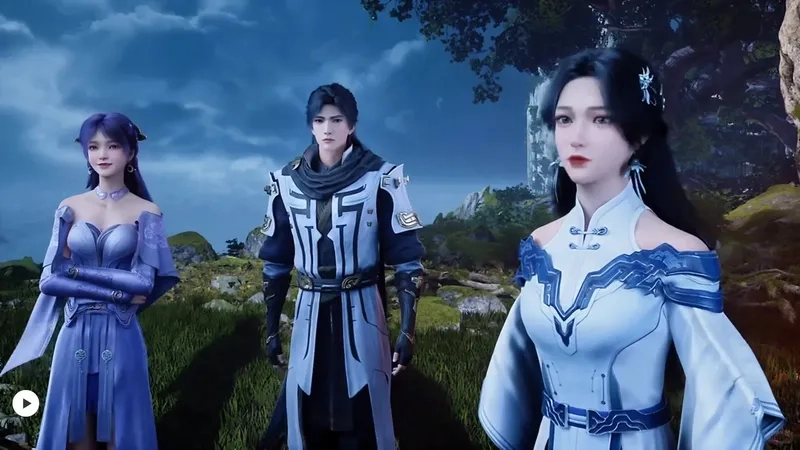Click the circular video play button
This screenshot has width=800, height=450.
26,403
